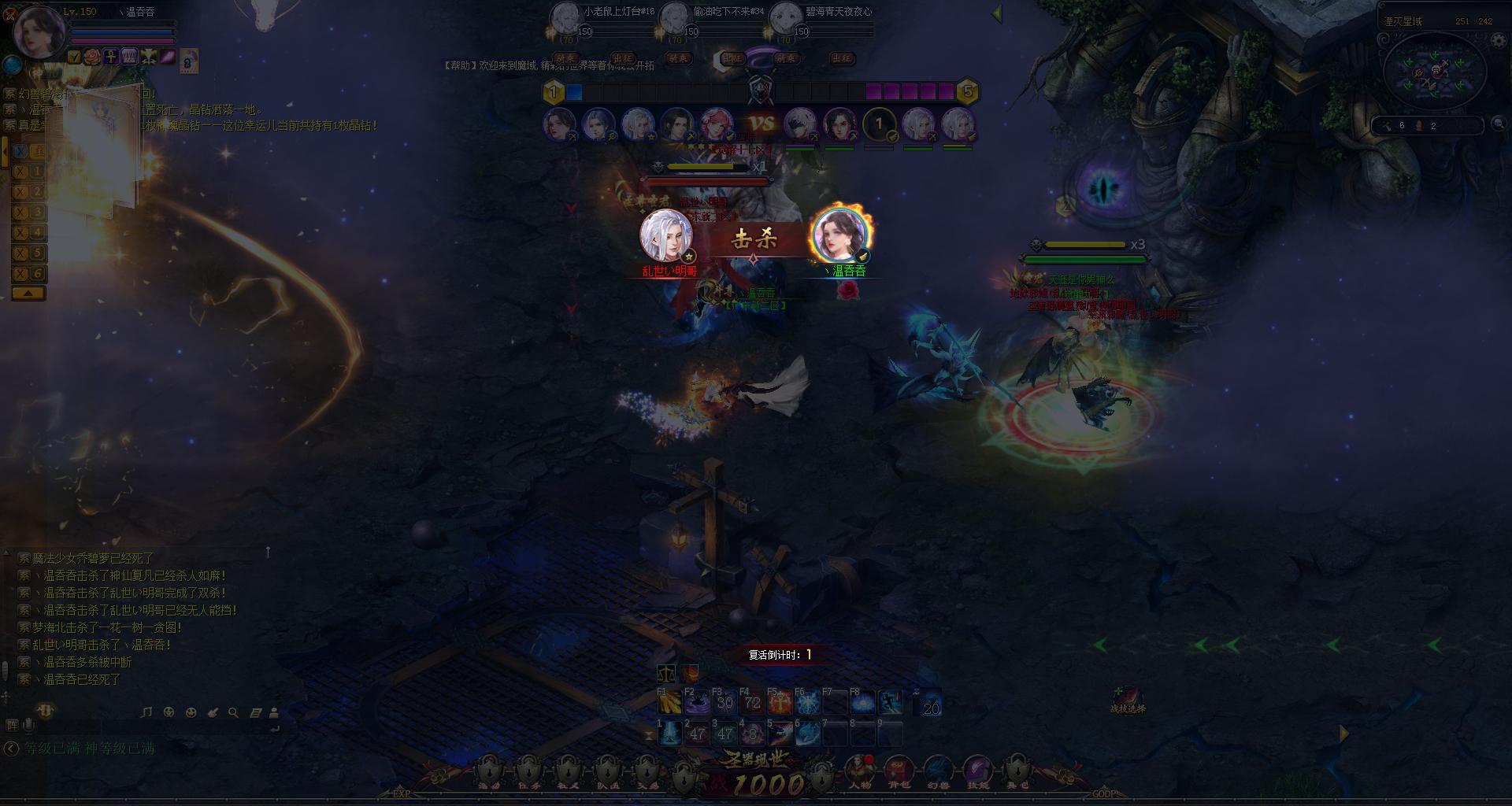Image resolution: width=1512 pixels, height=806 pixels.
Task: Open the 技能 skills menu
Action: [x=977, y=770]
